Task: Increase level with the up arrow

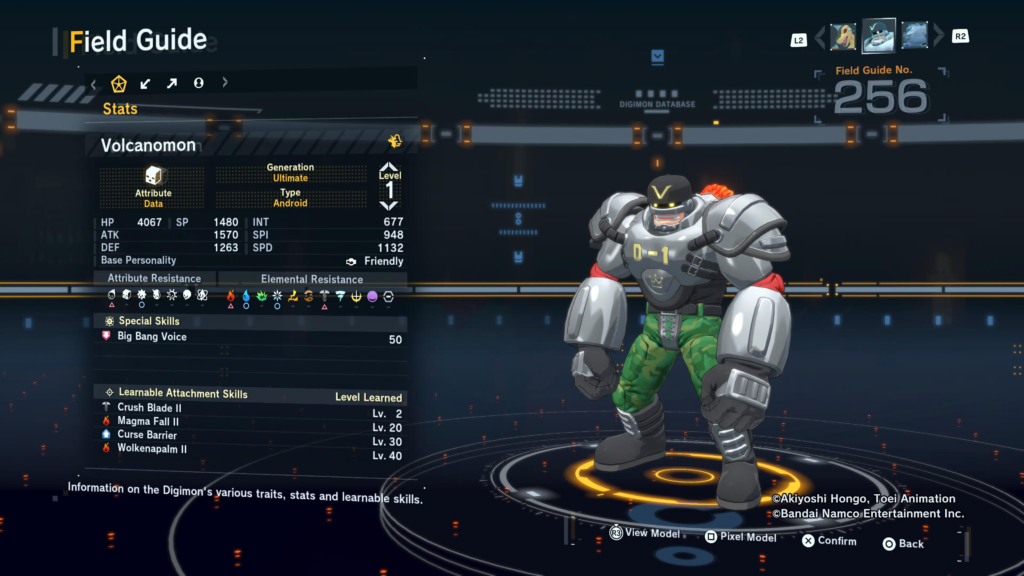Action: point(389,168)
